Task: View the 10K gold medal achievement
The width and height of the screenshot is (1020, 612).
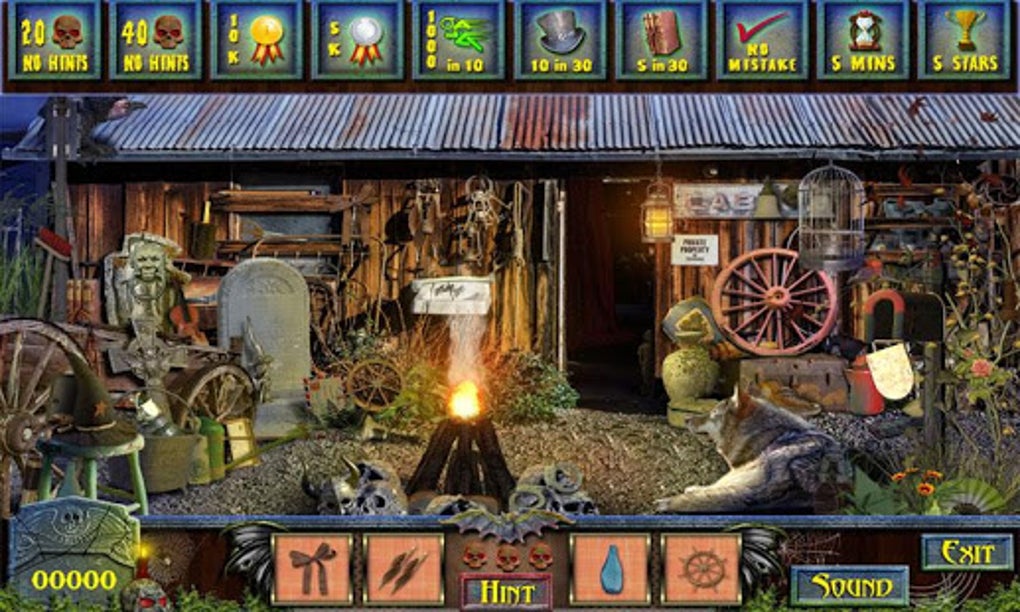Action: 256,40
